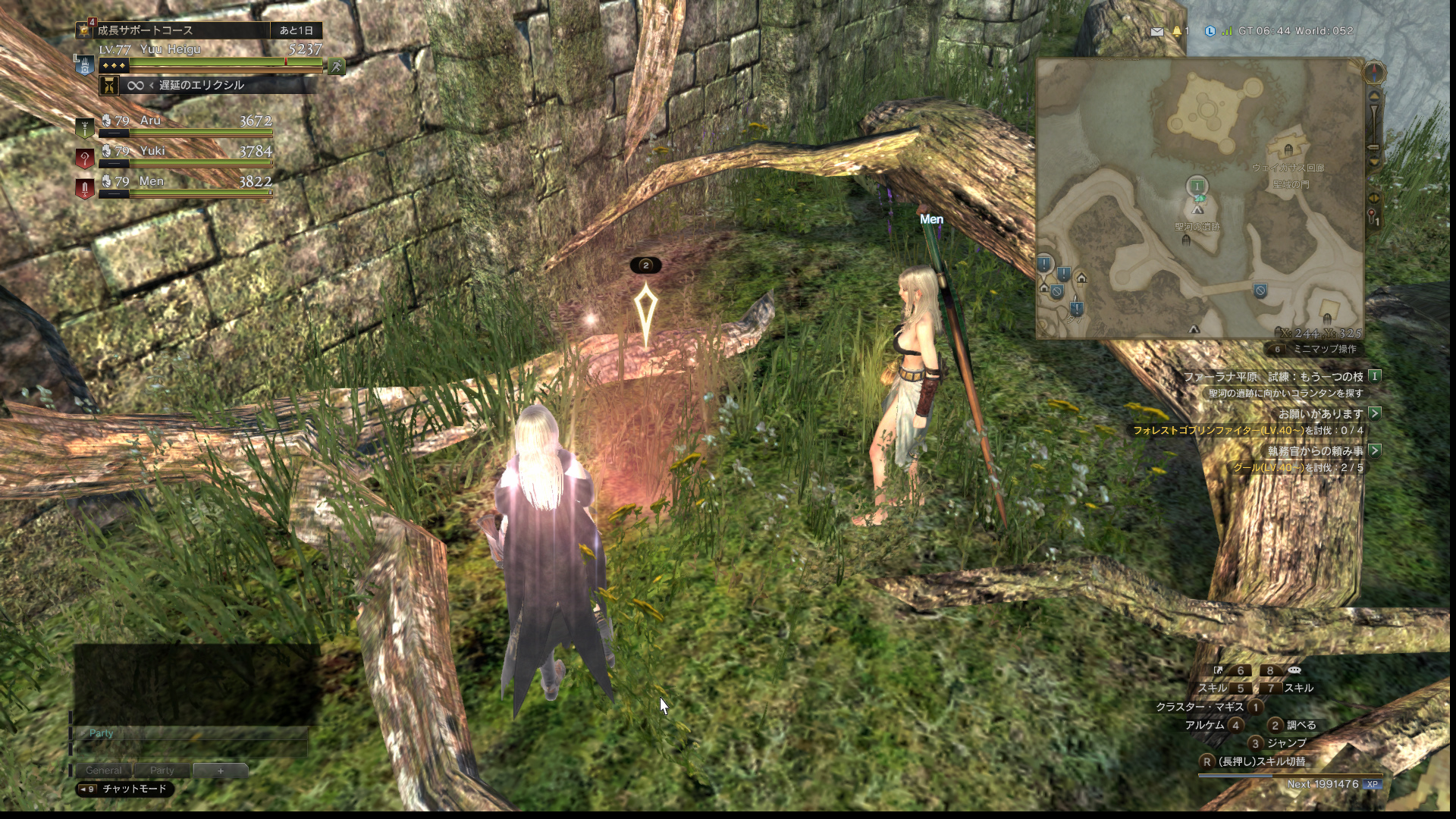Check the notification bell icon
This screenshot has width=1456, height=819.
[x=1177, y=32]
